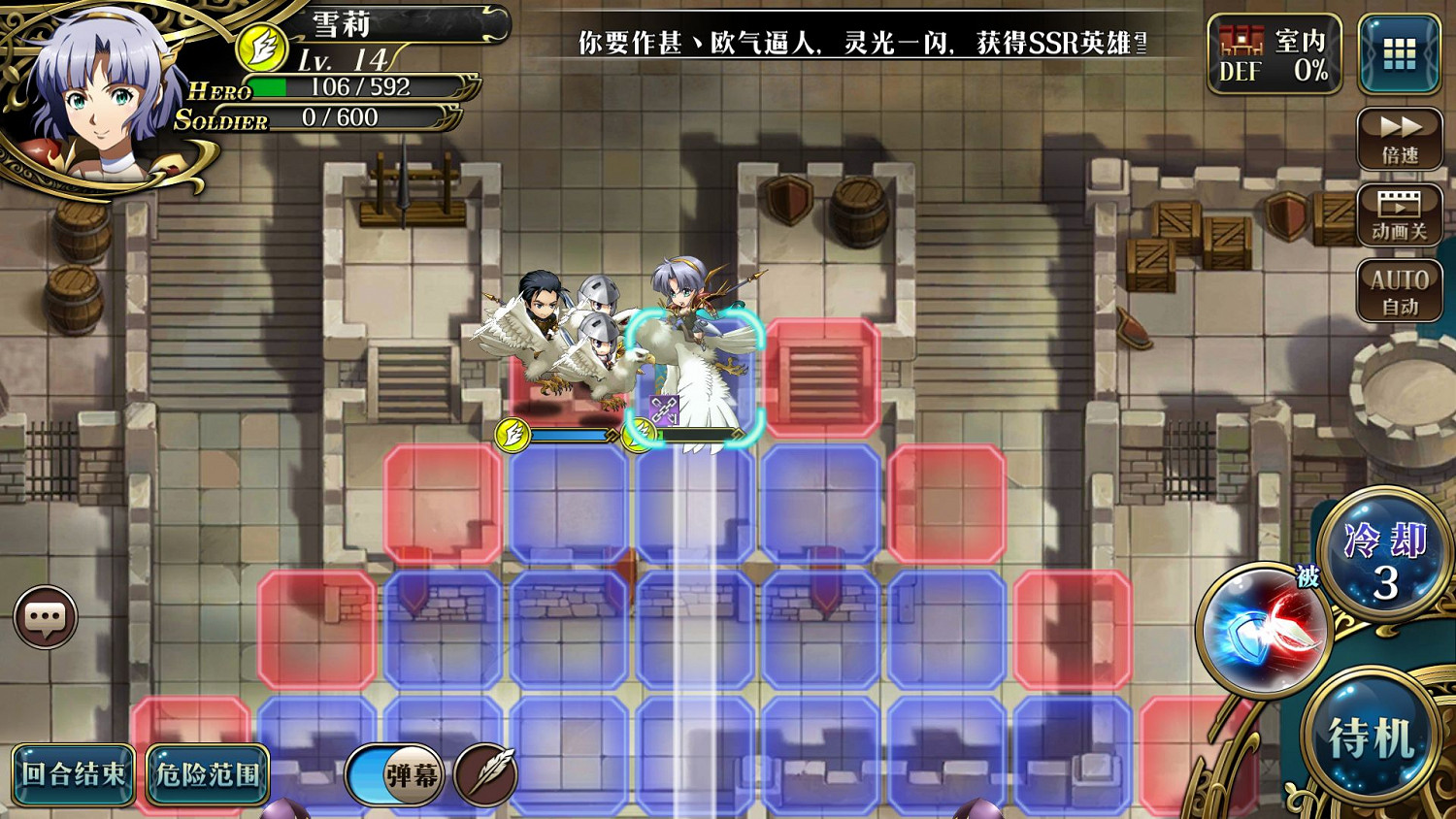Toggle the 弹幕 danmaku comment switch
Image resolution: width=1456 pixels, height=819 pixels.
click(396, 775)
